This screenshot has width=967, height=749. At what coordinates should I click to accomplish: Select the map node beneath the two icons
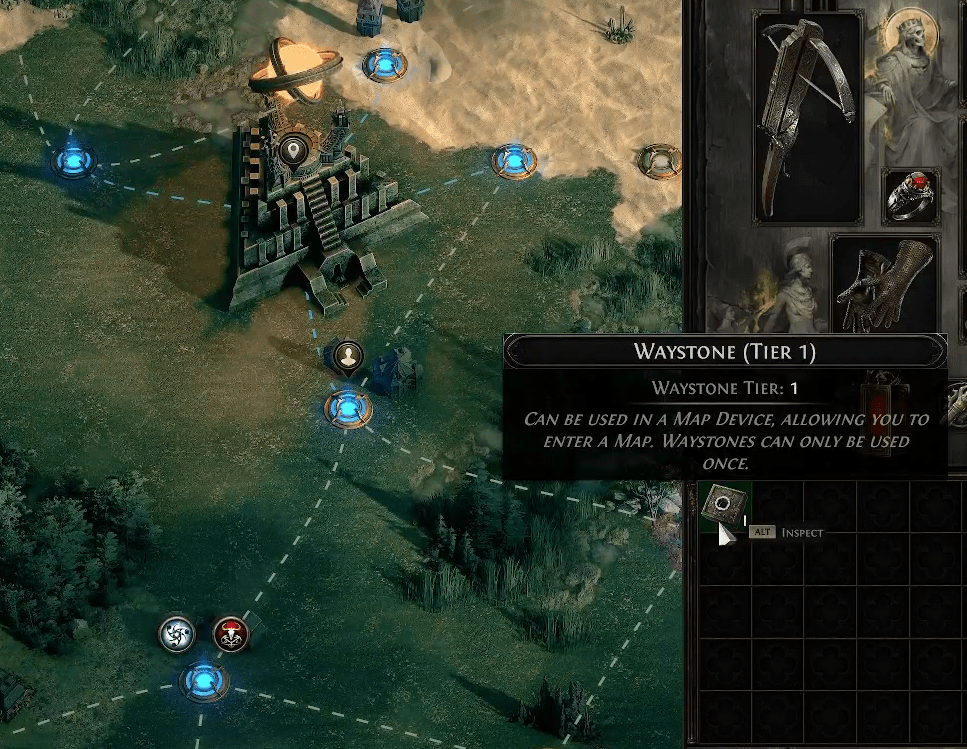[204, 681]
